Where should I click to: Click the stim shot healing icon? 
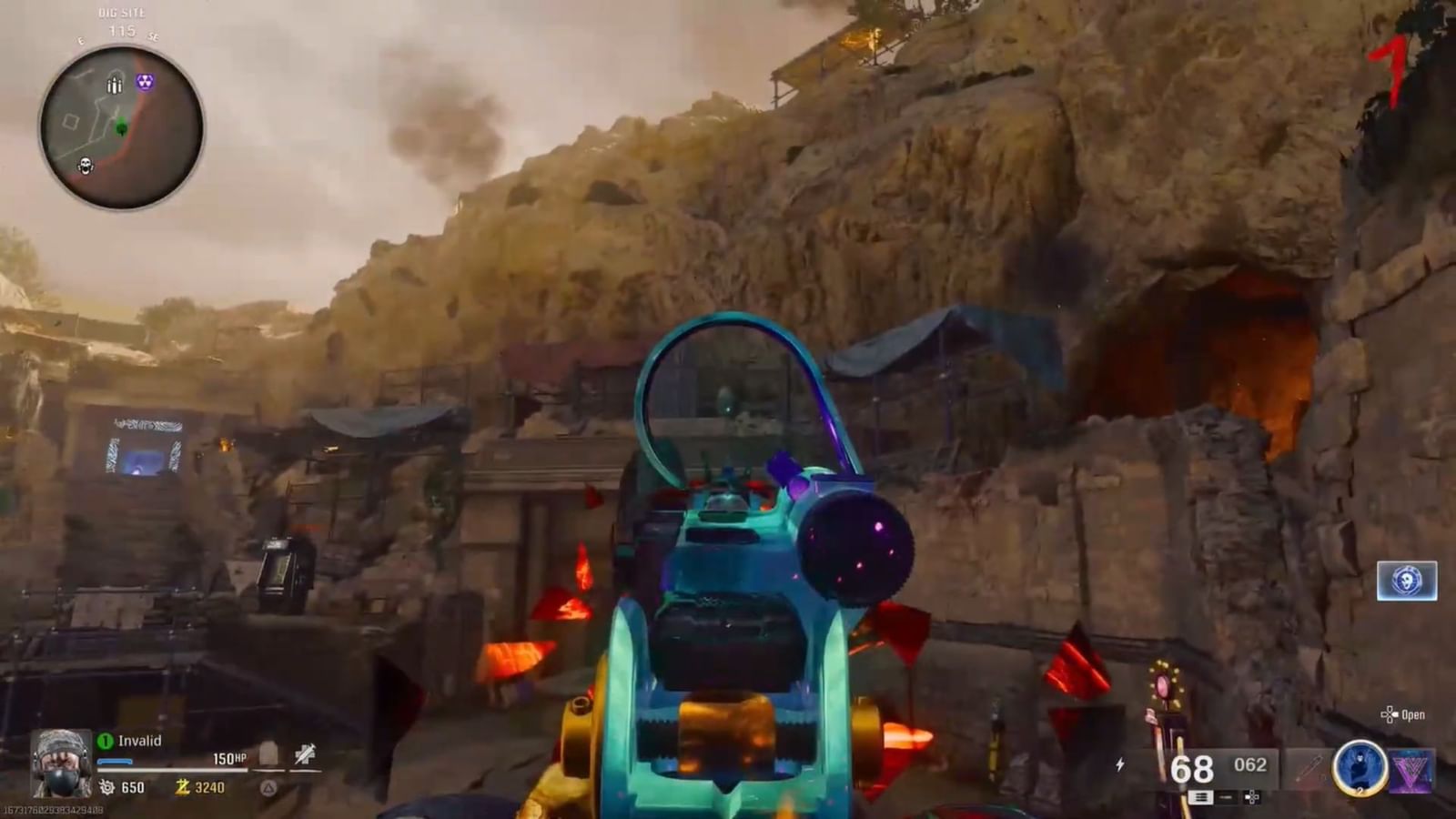pos(303,753)
